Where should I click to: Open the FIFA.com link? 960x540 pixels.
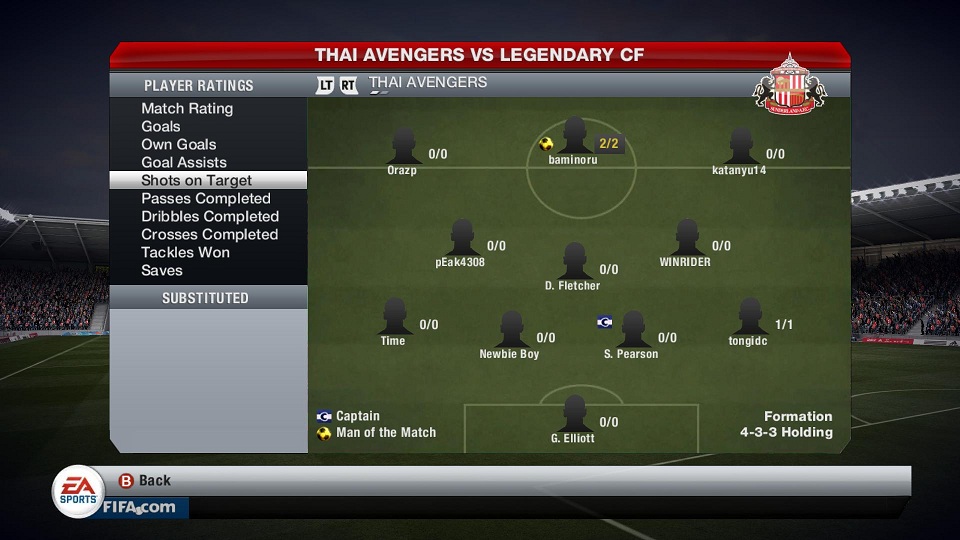pos(139,507)
